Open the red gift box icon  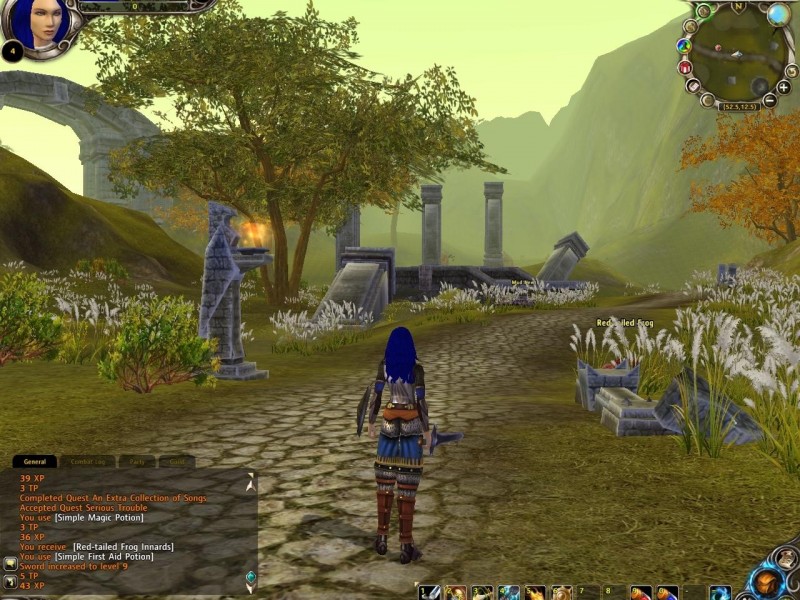(685, 68)
